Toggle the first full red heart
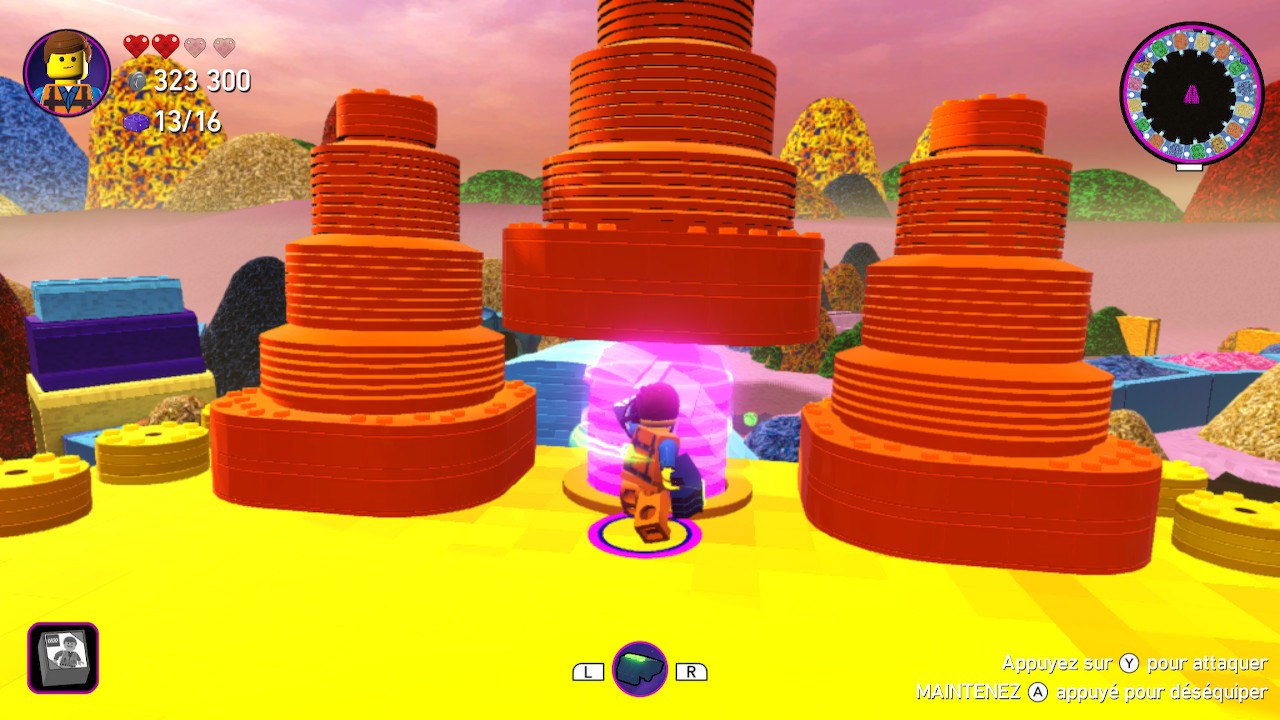The width and height of the screenshot is (1280, 720). tap(136, 45)
